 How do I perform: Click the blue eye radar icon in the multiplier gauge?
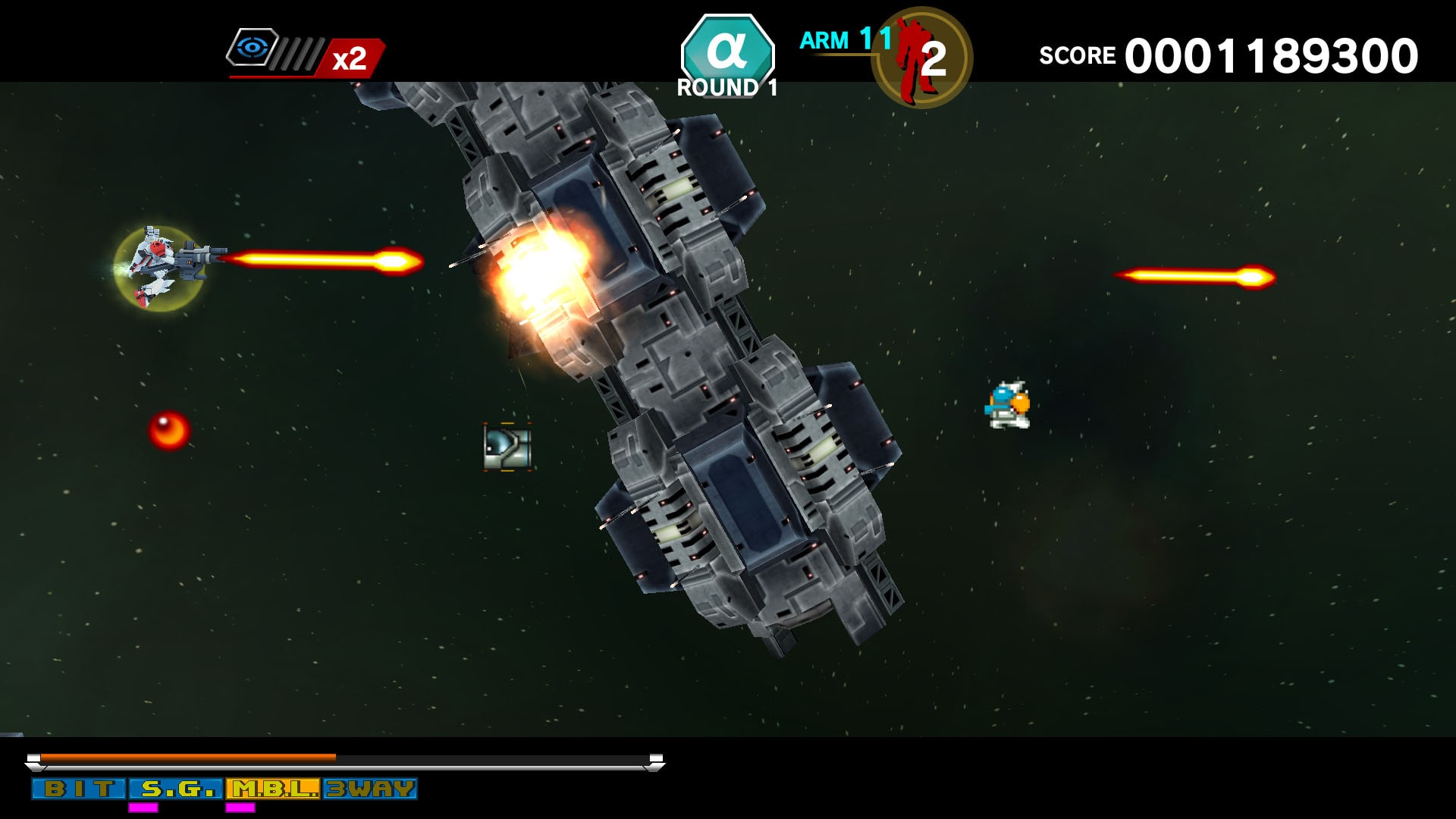[x=253, y=49]
